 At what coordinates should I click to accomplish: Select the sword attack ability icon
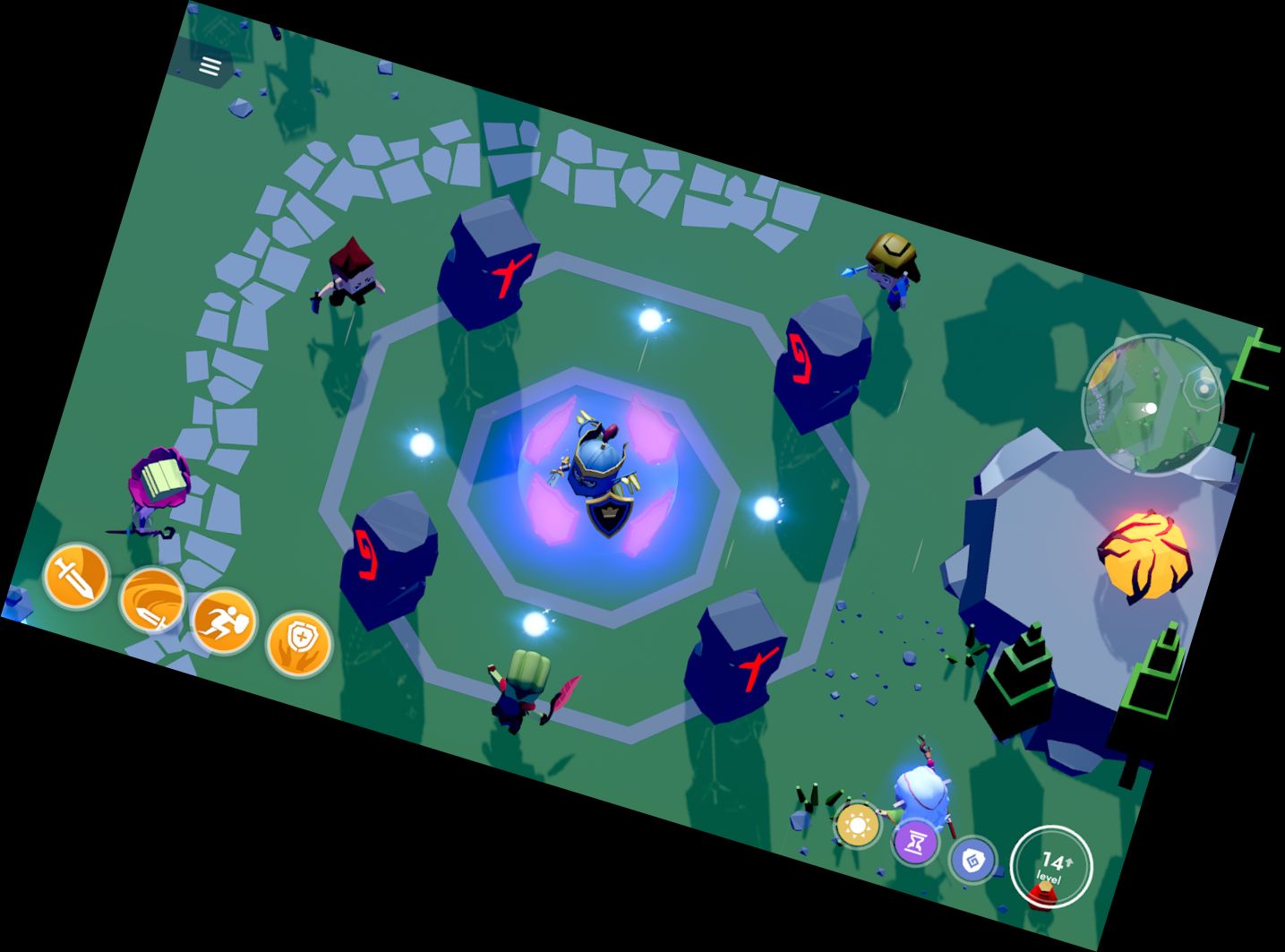76,578
